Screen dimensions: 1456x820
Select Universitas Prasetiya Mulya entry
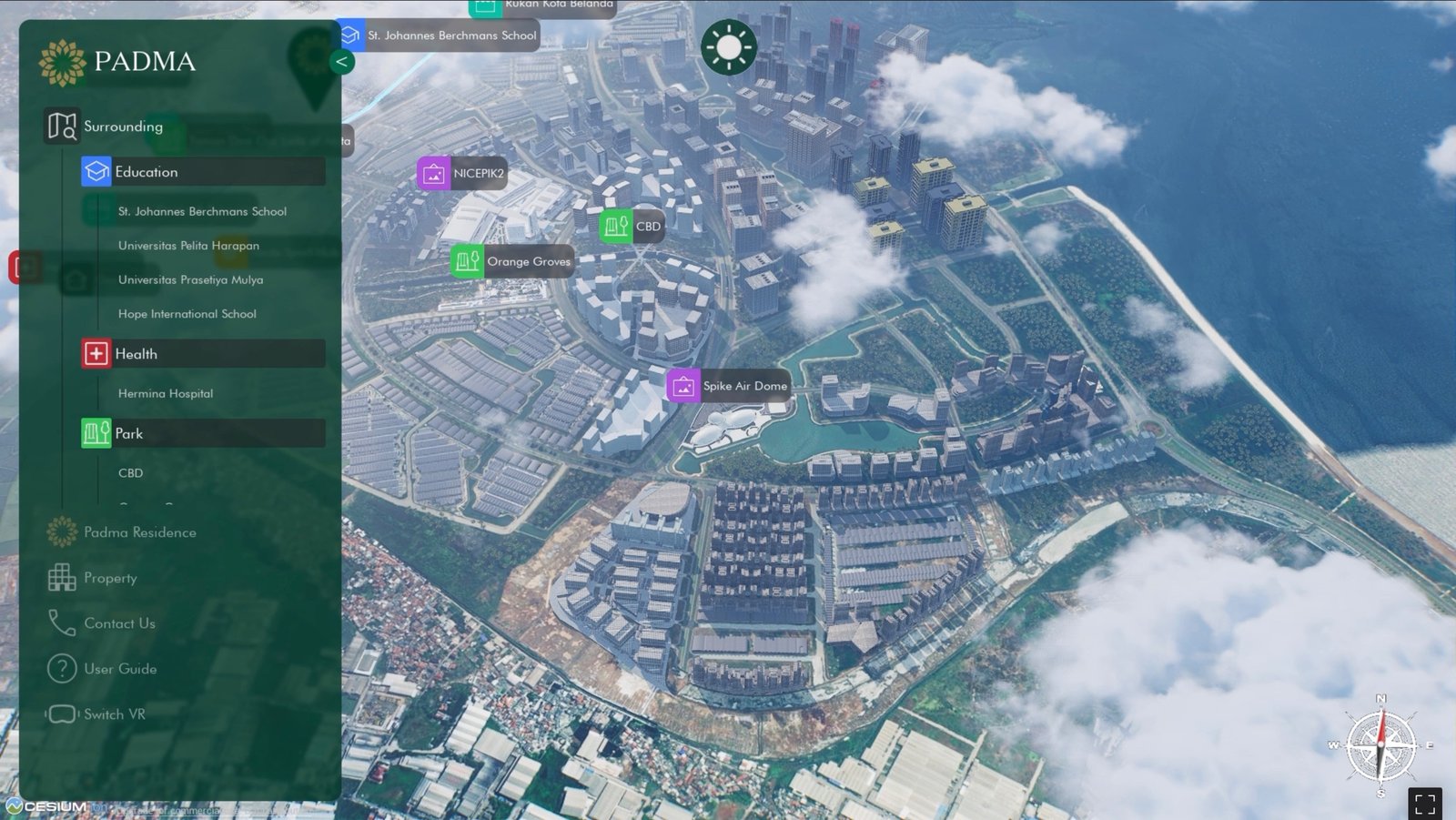click(x=190, y=279)
